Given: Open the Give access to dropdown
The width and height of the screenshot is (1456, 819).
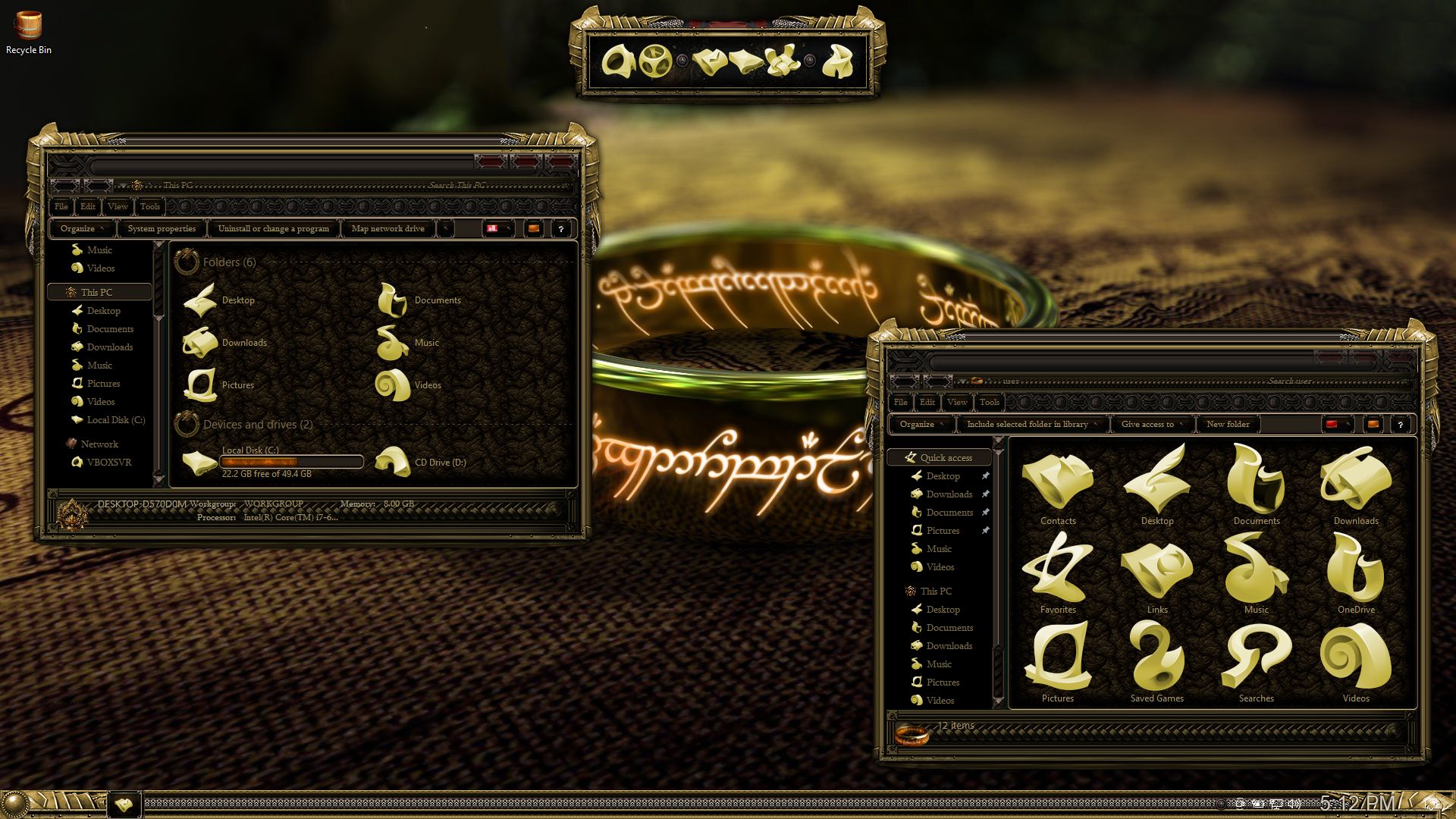Looking at the screenshot, I should point(1147,424).
